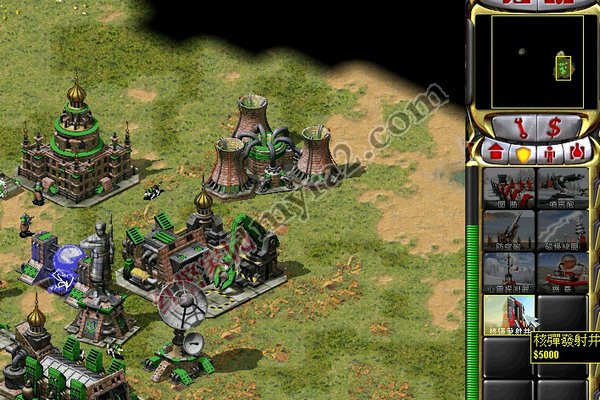Build the fortress wall
This screenshot has height=400, width=600.
tap(509, 187)
